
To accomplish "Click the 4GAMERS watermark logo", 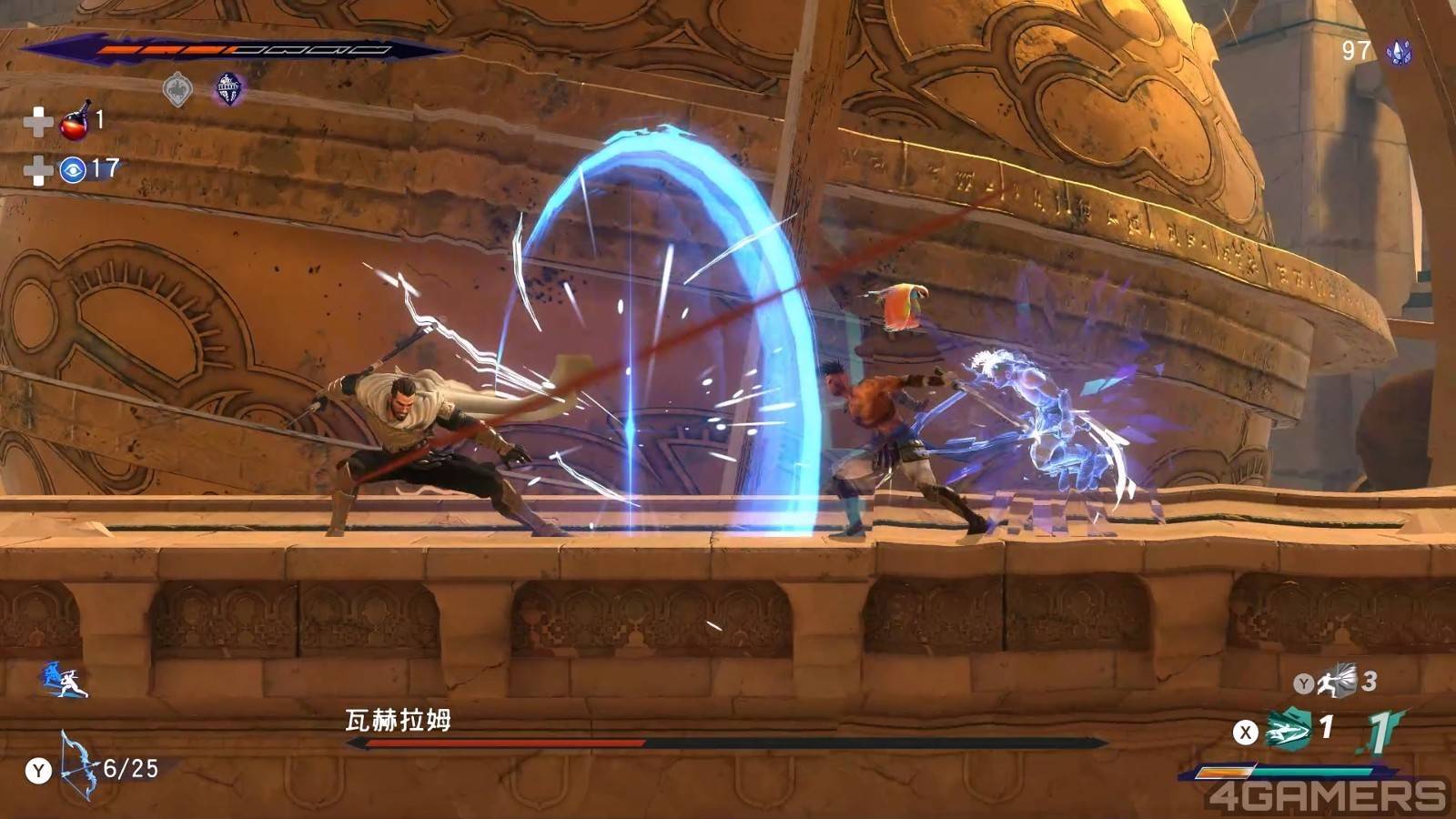I will click(1327, 796).
